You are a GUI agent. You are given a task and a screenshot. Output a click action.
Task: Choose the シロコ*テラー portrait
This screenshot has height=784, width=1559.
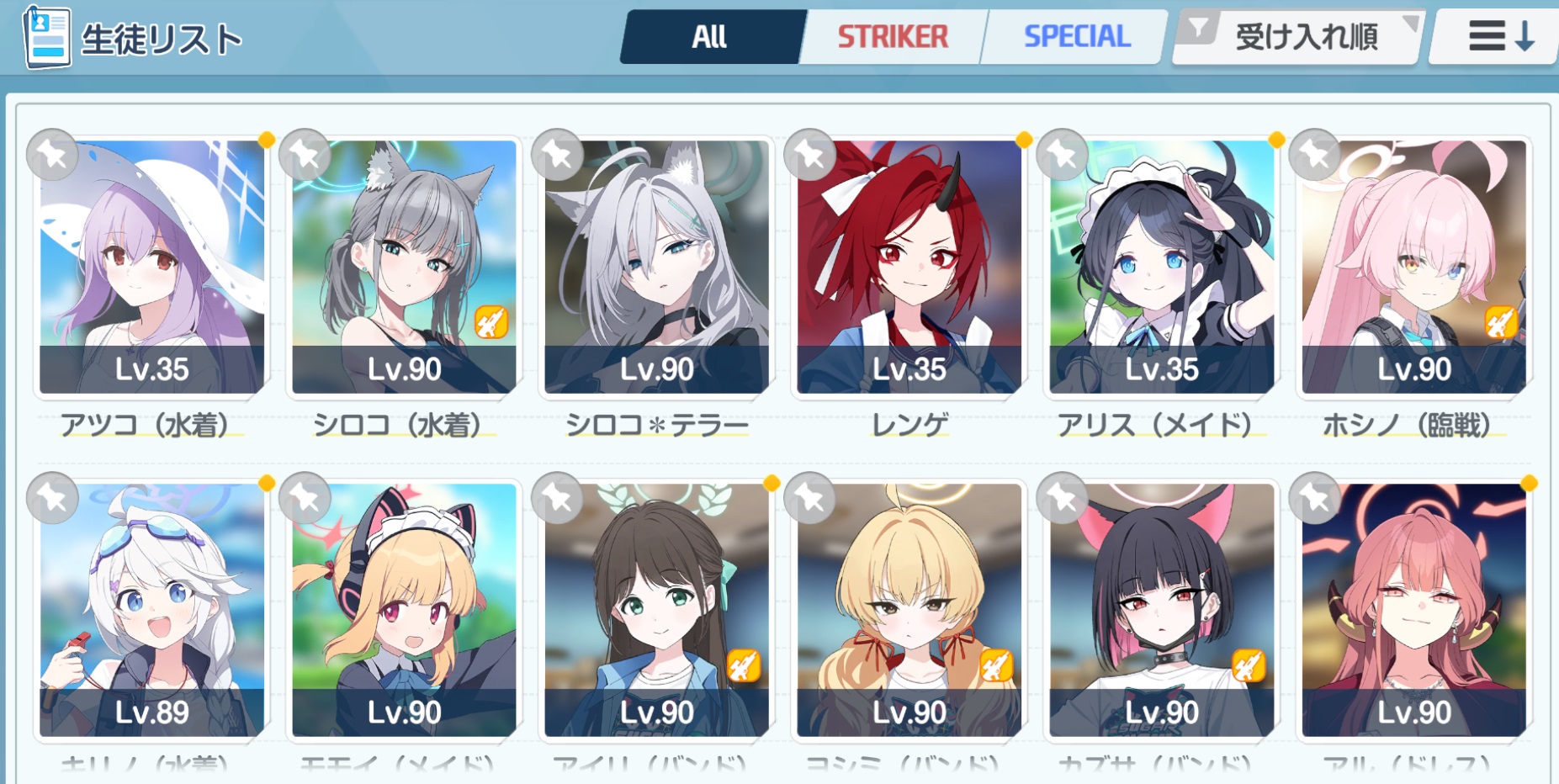click(657, 267)
